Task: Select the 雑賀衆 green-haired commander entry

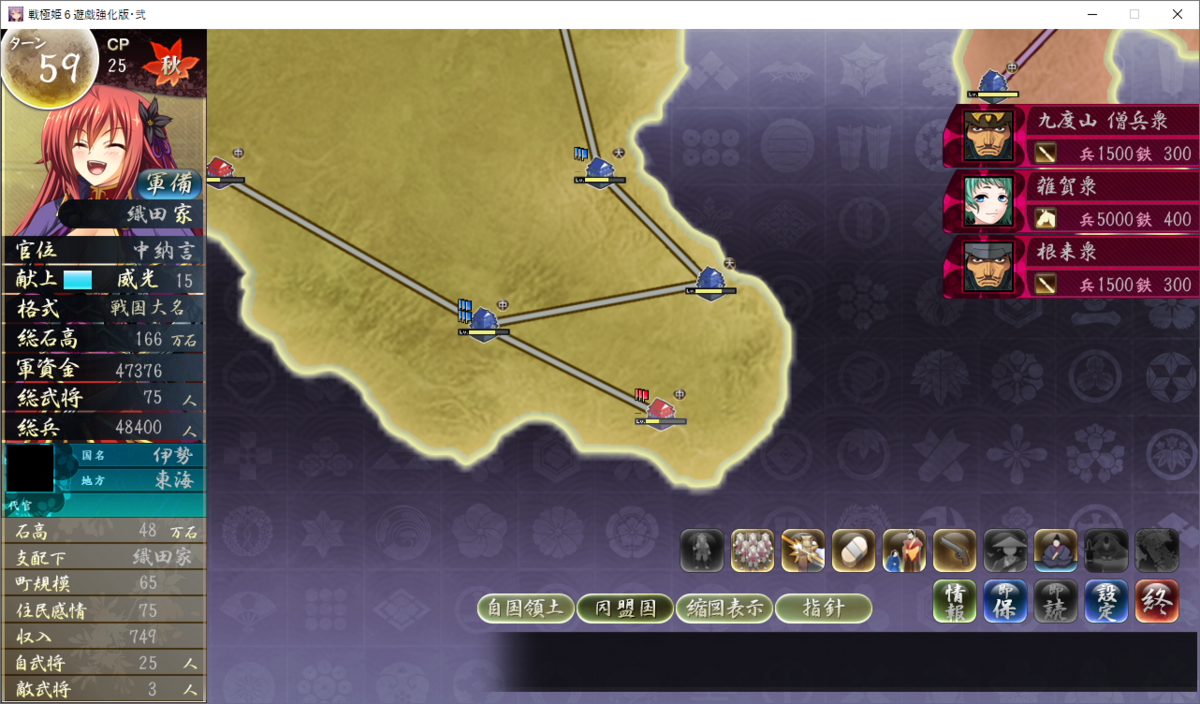Action: coord(1072,200)
